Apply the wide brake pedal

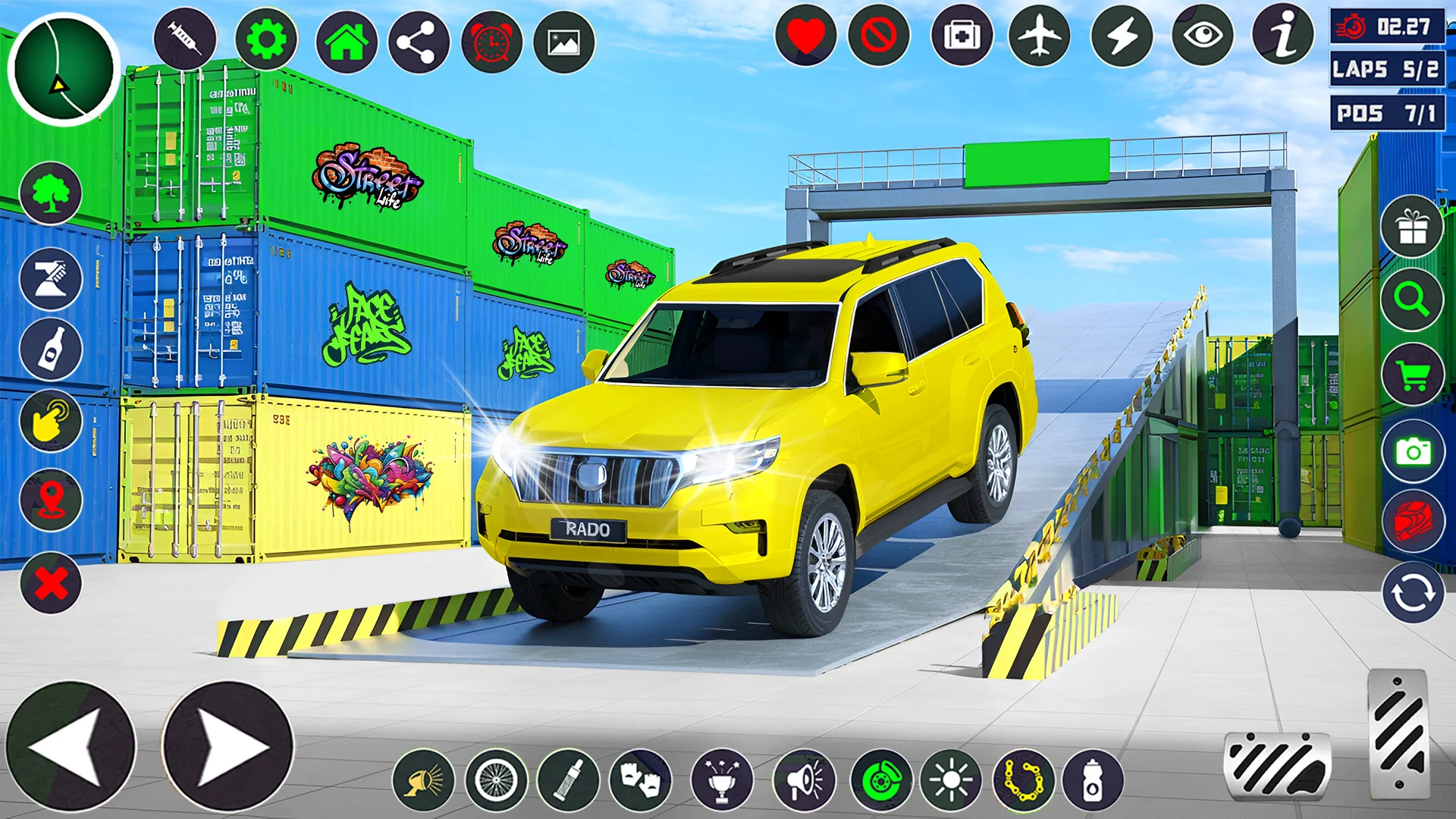1277,766
